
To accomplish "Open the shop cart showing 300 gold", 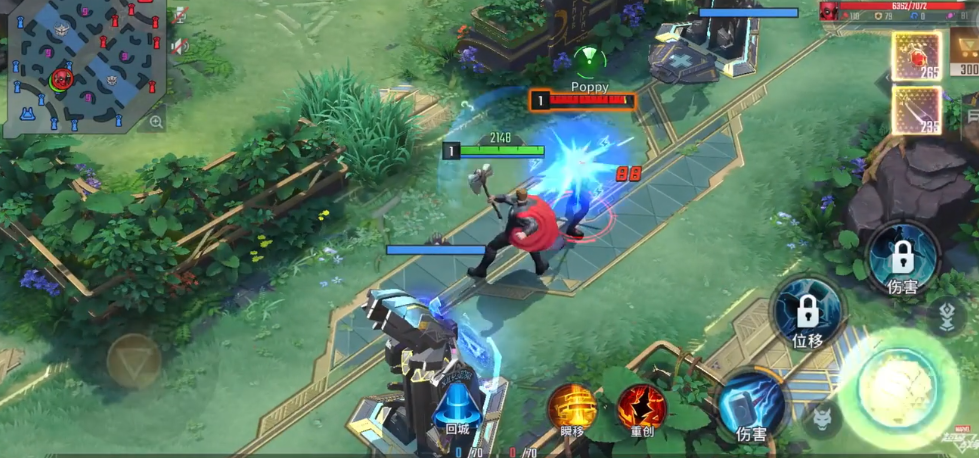I will (964, 52).
